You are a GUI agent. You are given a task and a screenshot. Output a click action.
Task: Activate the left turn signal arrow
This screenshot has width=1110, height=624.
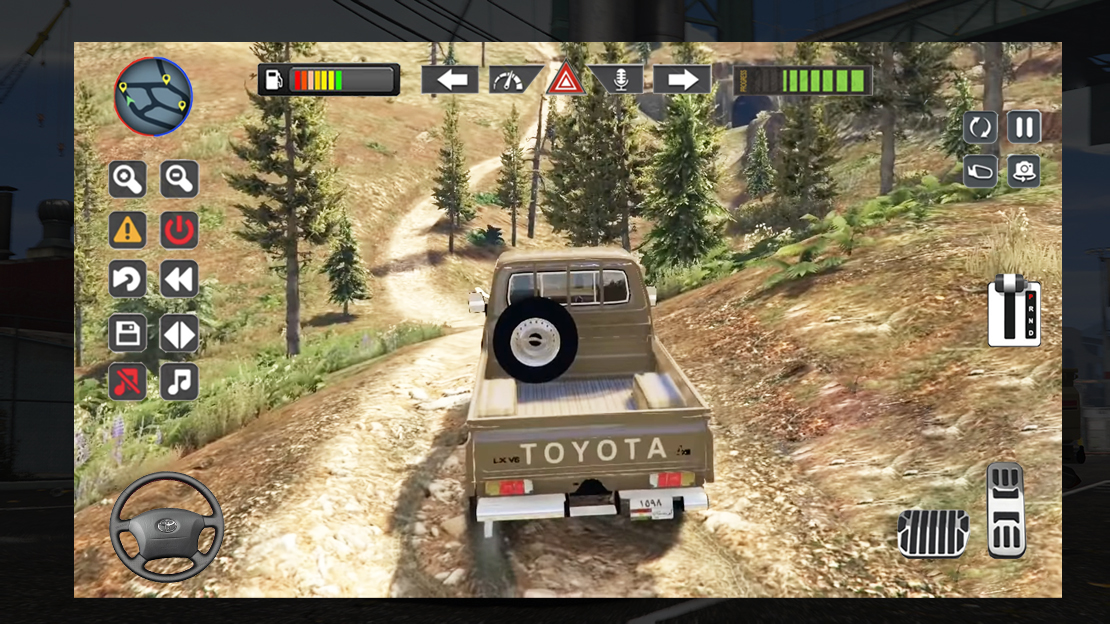click(450, 80)
